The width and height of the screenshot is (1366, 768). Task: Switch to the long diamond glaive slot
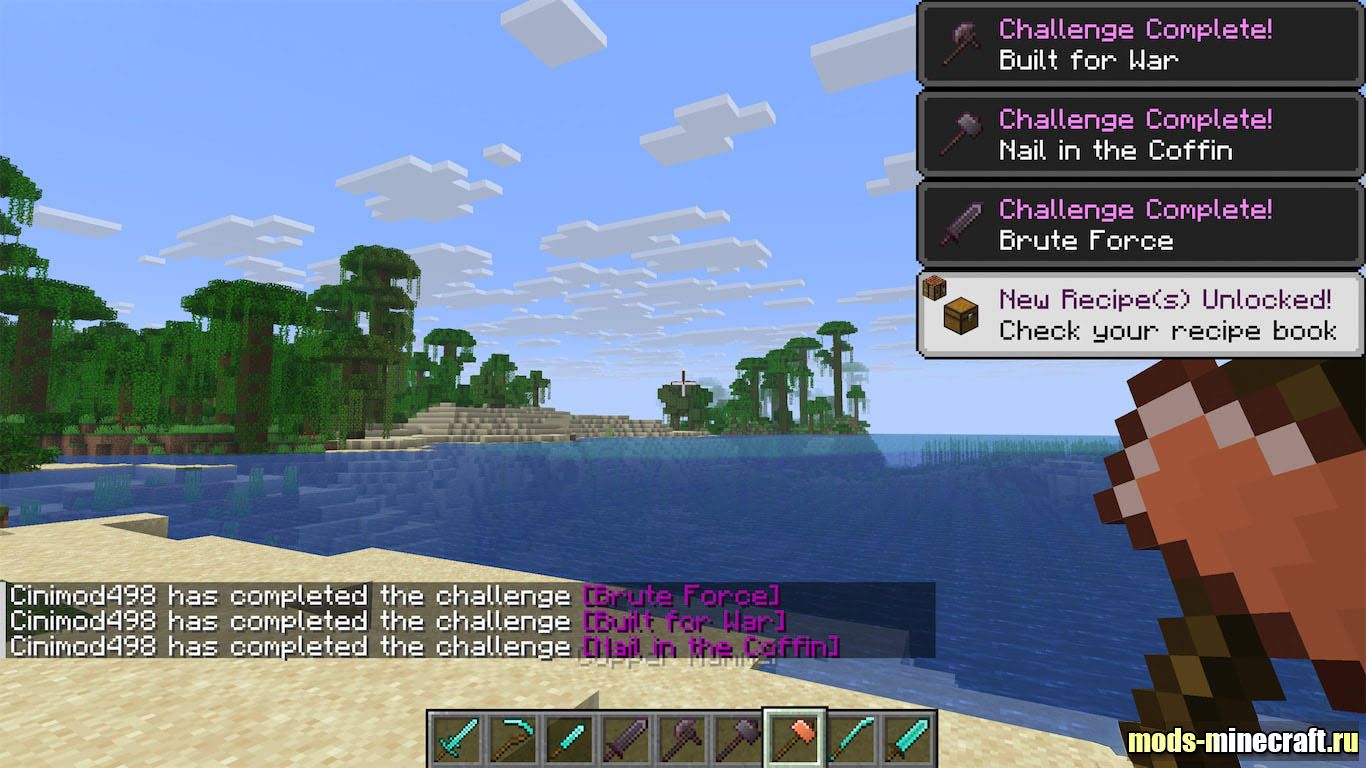coord(852,740)
